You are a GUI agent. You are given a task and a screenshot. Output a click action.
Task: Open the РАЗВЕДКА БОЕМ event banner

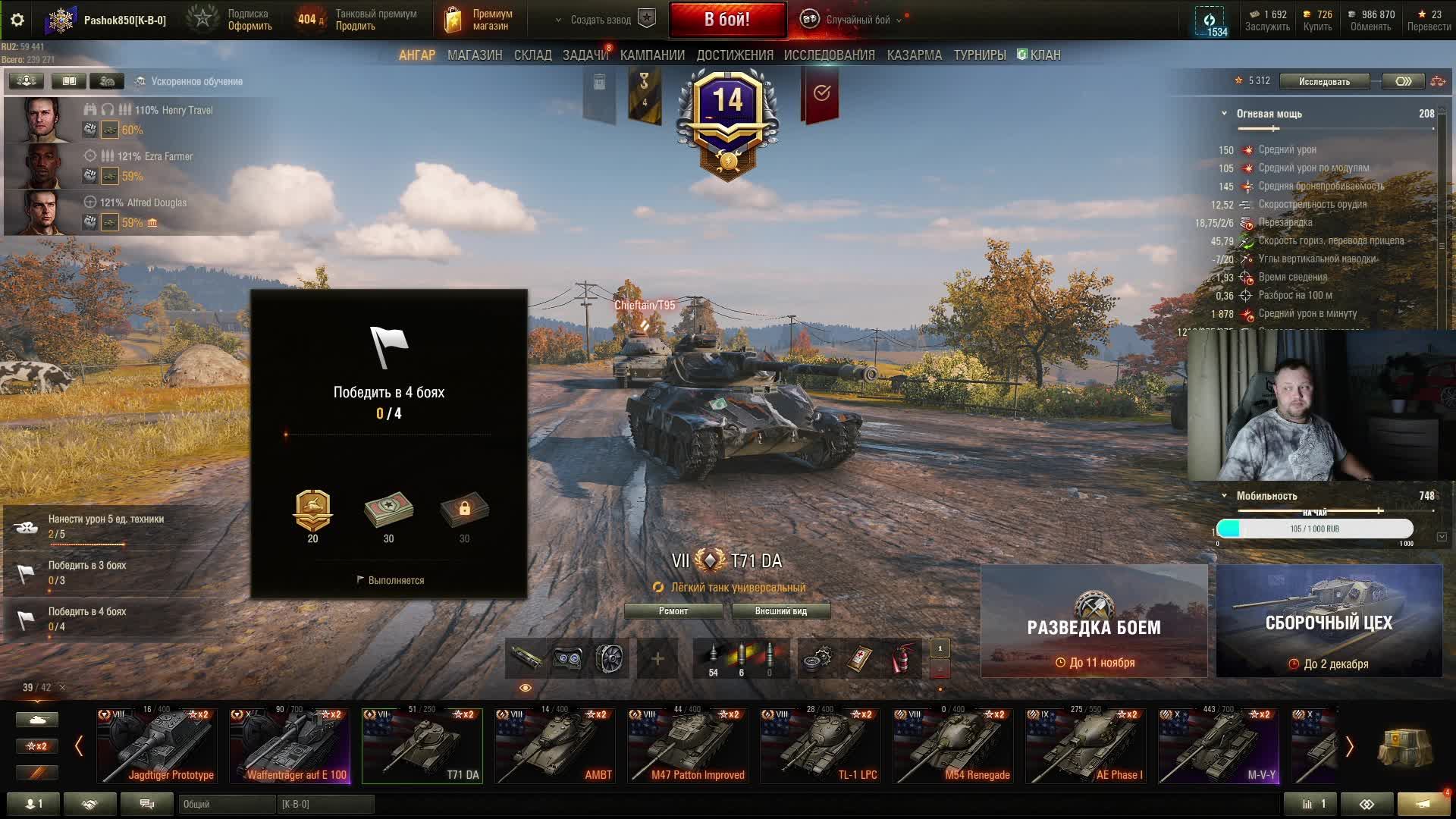pyautogui.click(x=1094, y=621)
